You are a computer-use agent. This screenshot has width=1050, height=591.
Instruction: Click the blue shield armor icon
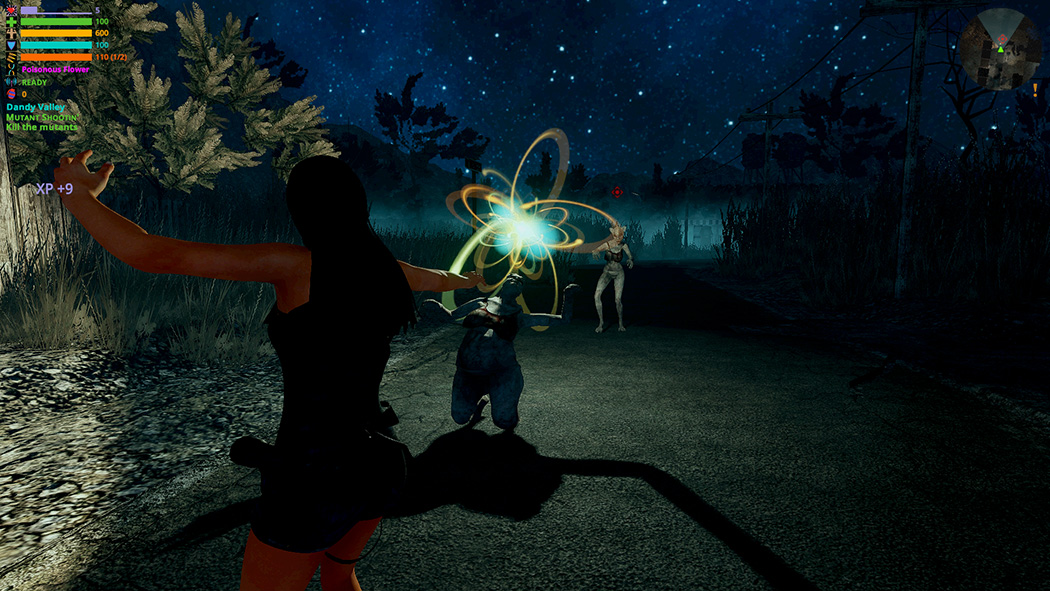pyautogui.click(x=11, y=45)
